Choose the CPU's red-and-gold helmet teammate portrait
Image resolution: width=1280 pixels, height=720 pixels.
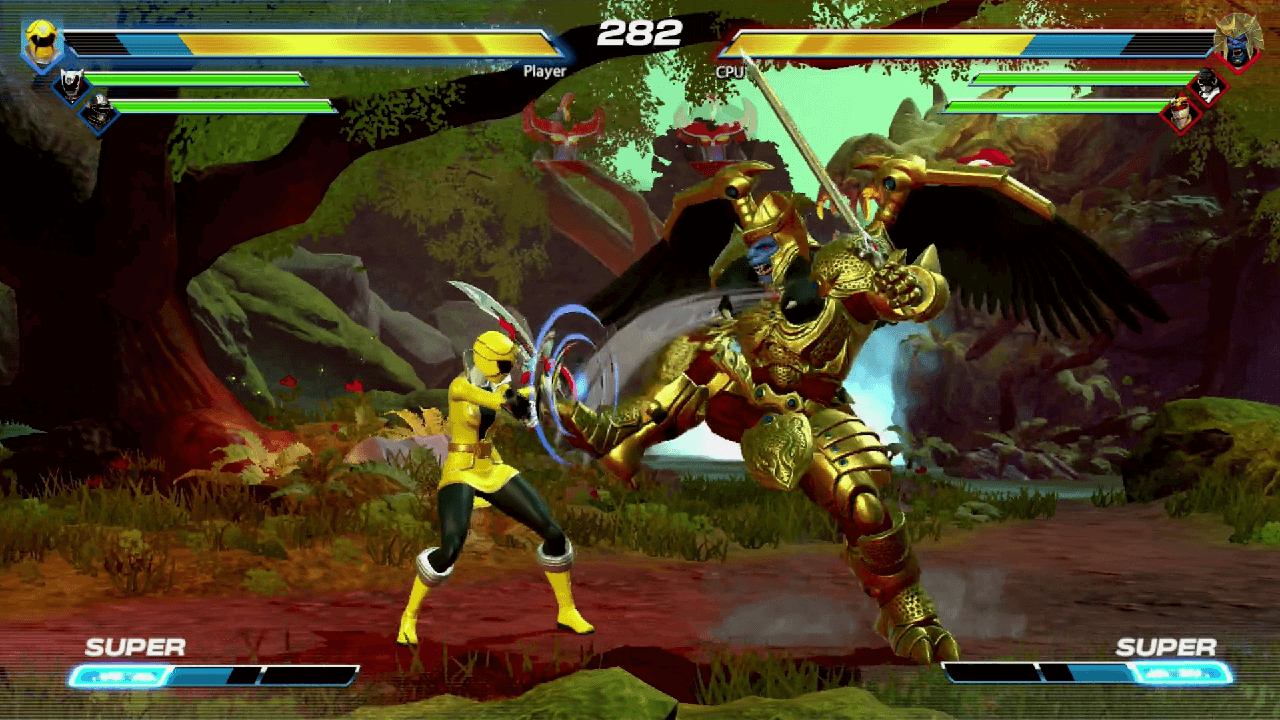click(x=1181, y=112)
